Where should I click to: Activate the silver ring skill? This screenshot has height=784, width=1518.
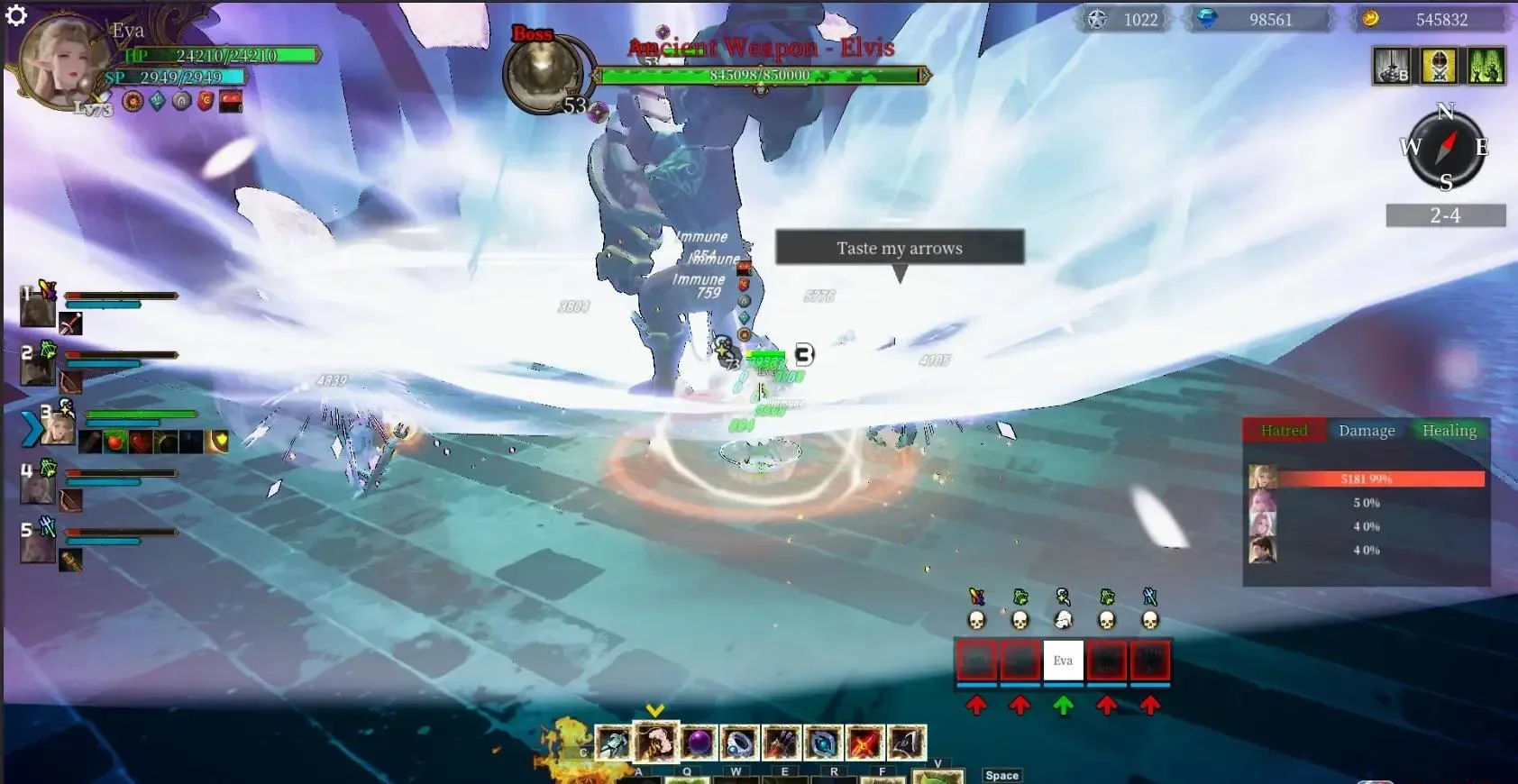pos(739,743)
